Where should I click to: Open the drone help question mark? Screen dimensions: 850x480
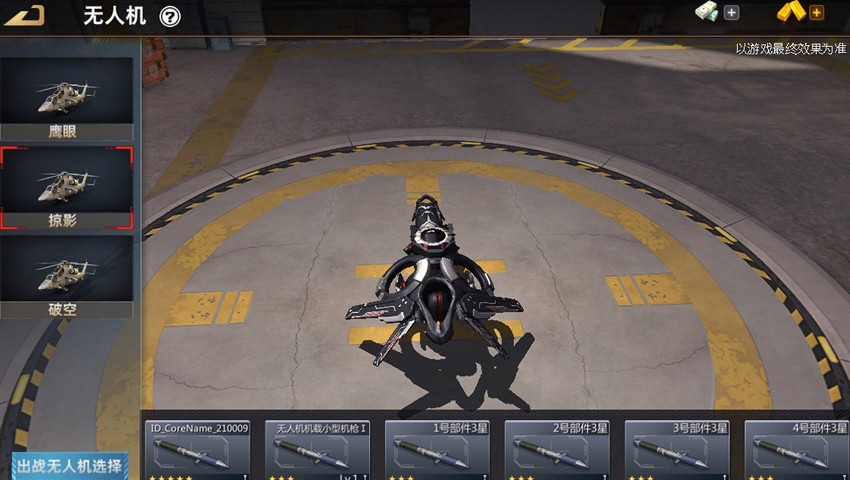click(170, 17)
